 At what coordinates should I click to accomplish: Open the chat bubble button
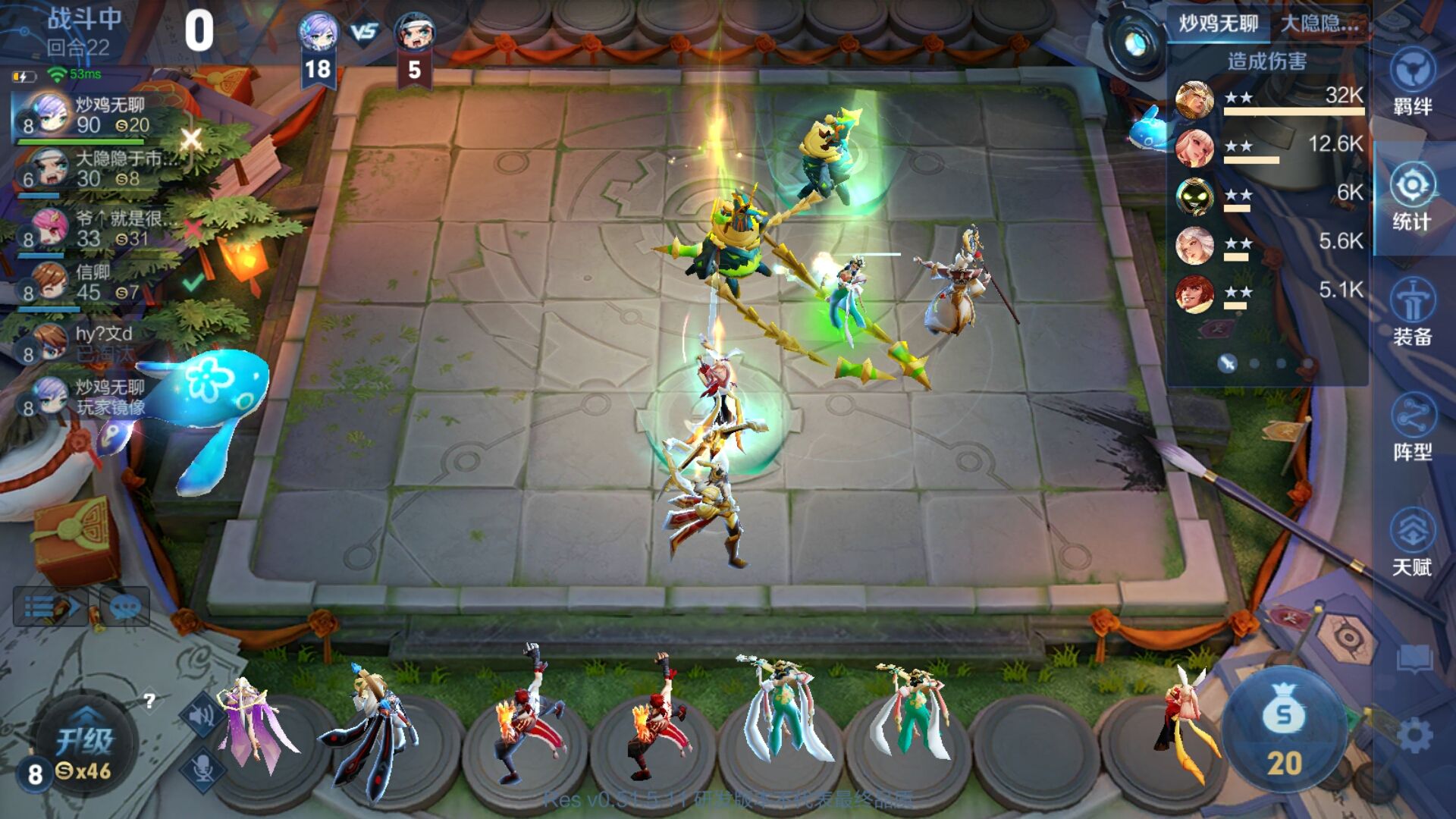pyautogui.click(x=125, y=607)
